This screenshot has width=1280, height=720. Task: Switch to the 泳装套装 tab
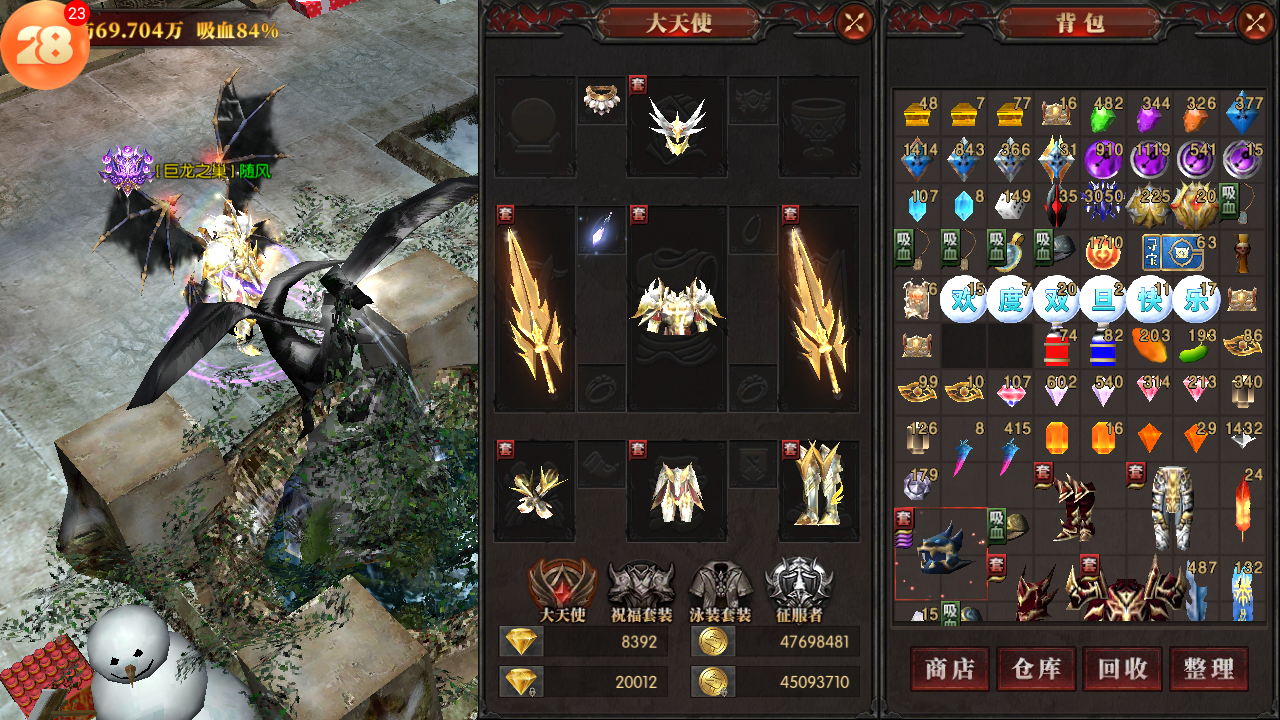click(720, 588)
